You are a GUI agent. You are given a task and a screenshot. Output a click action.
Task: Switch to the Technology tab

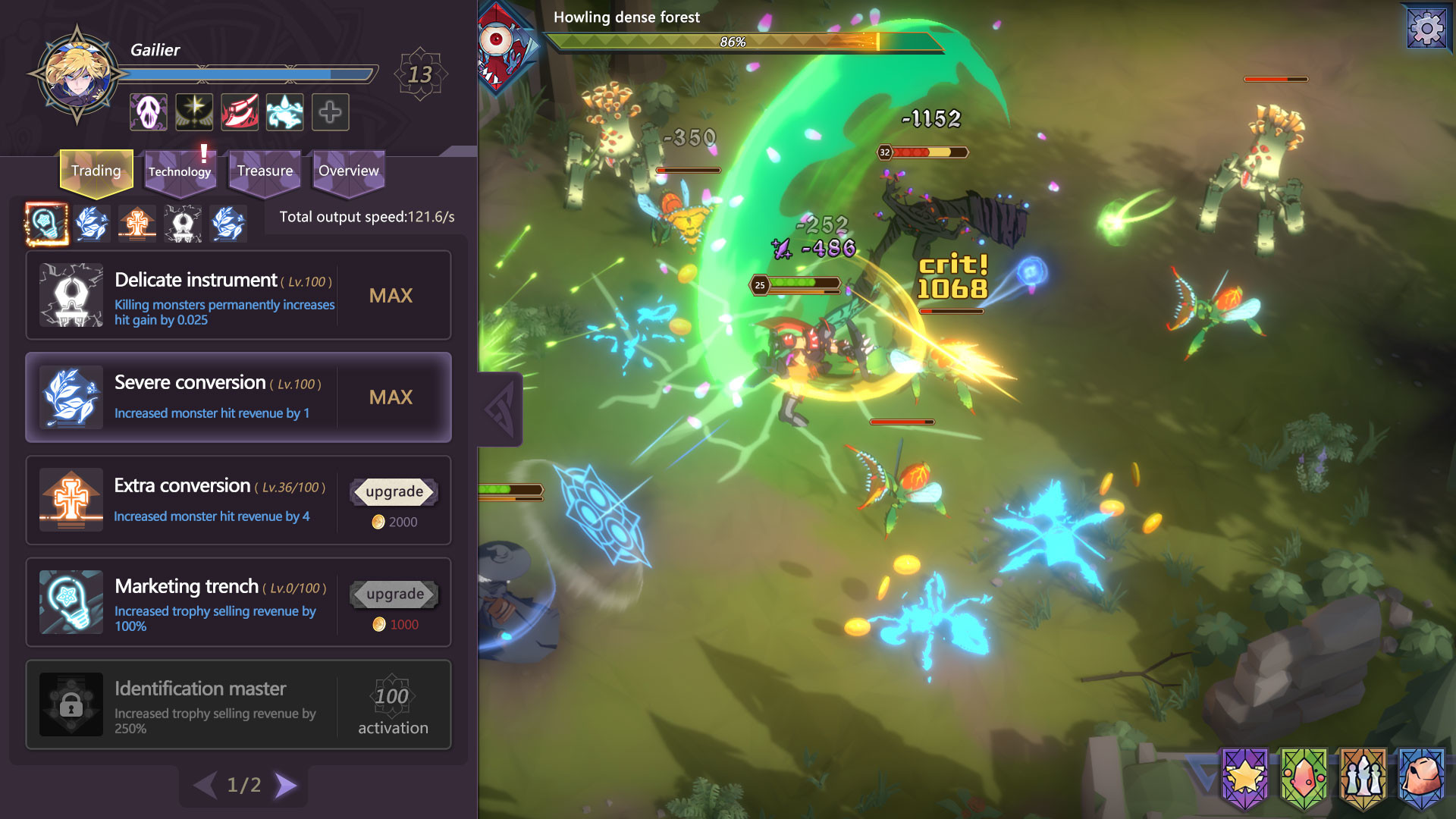(180, 171)
